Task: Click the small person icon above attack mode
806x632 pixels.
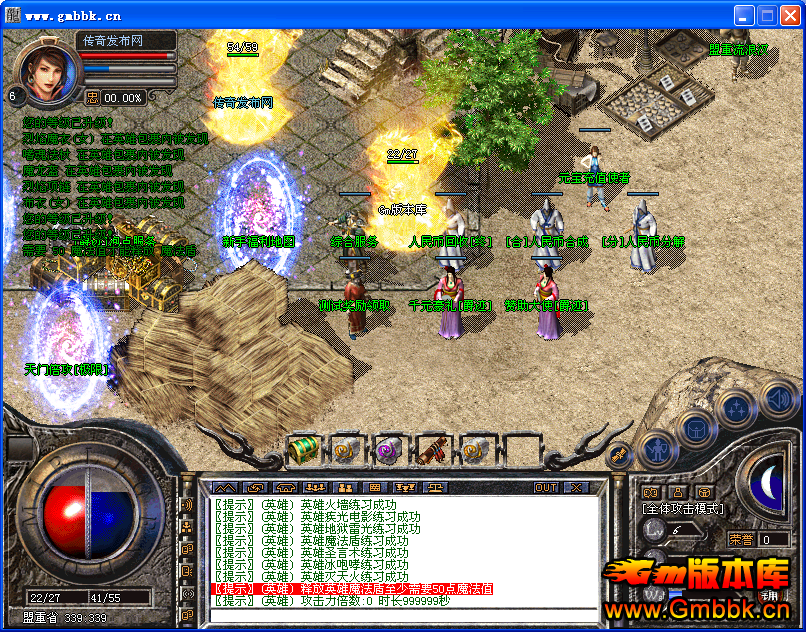Action: pyautogui.click(x=678, y=492)
